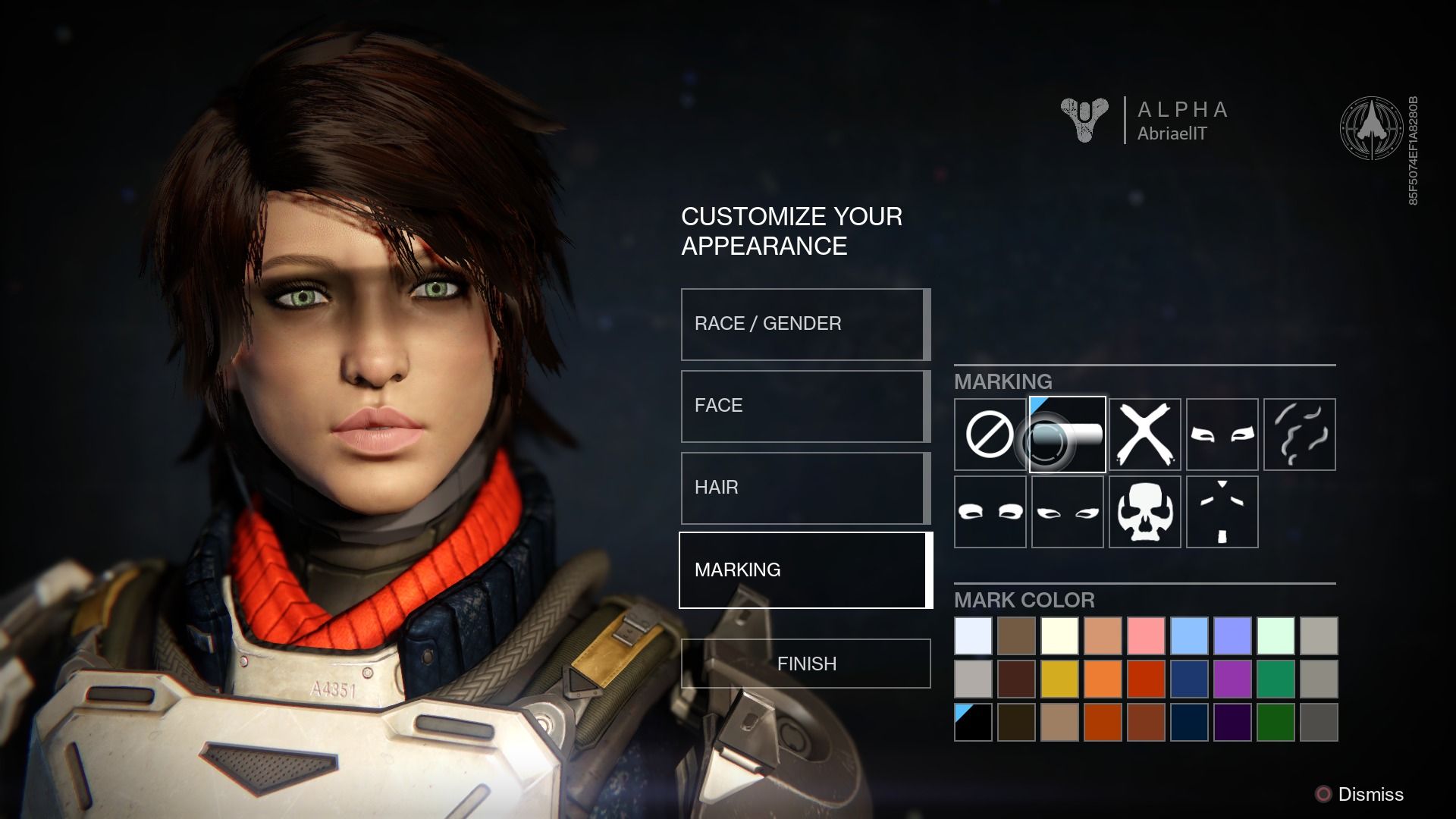Switch to the FACE customization section
This screenshot has width=1456, height=819.
[x=804, y=406]
